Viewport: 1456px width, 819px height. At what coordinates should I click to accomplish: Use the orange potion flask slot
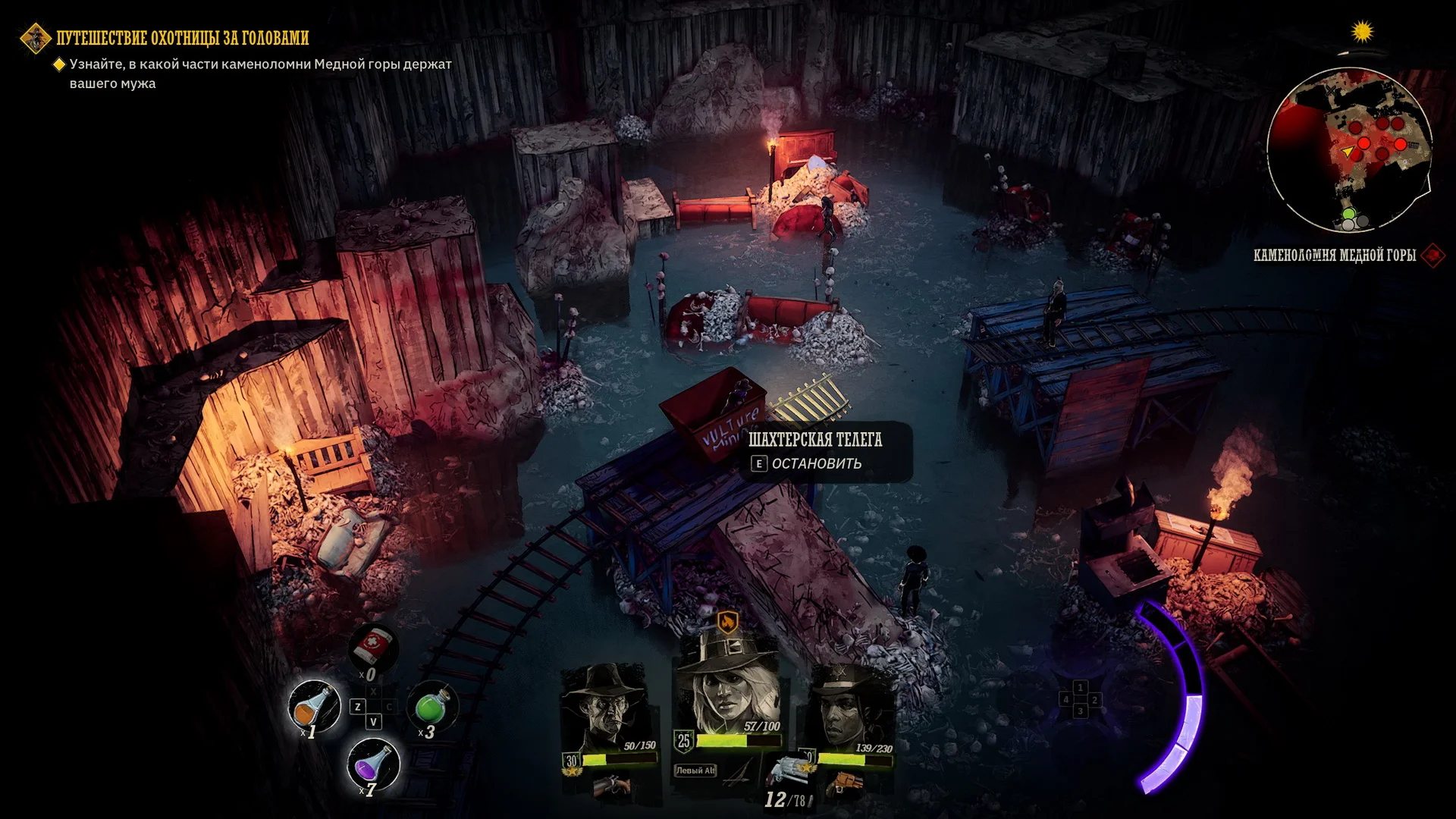click(x=313, y=706)
